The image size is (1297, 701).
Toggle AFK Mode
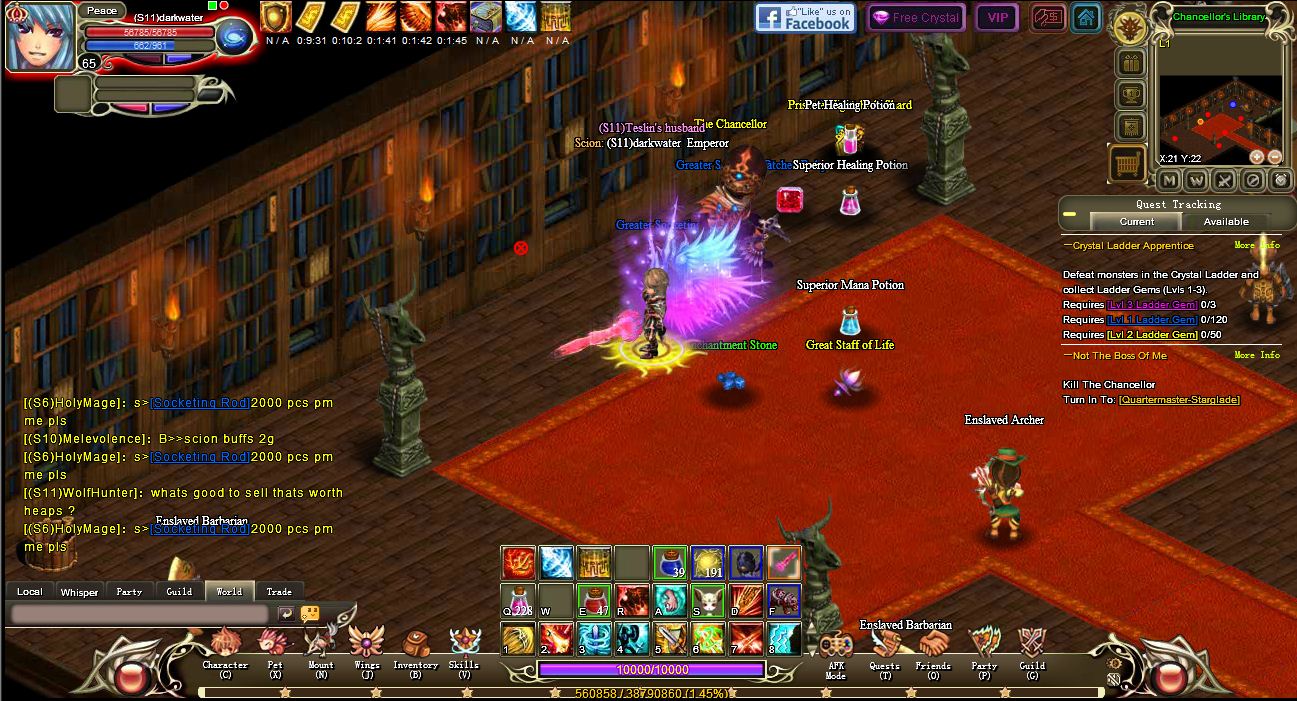point(836,648)
